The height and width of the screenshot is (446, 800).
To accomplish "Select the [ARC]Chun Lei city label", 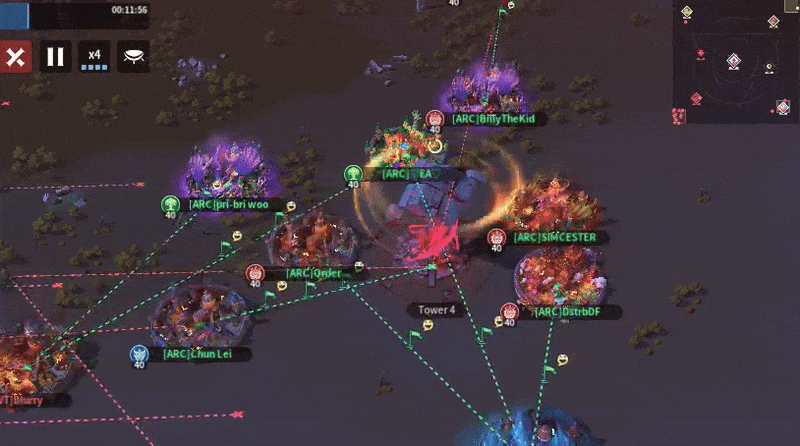I will pos(193,354).
